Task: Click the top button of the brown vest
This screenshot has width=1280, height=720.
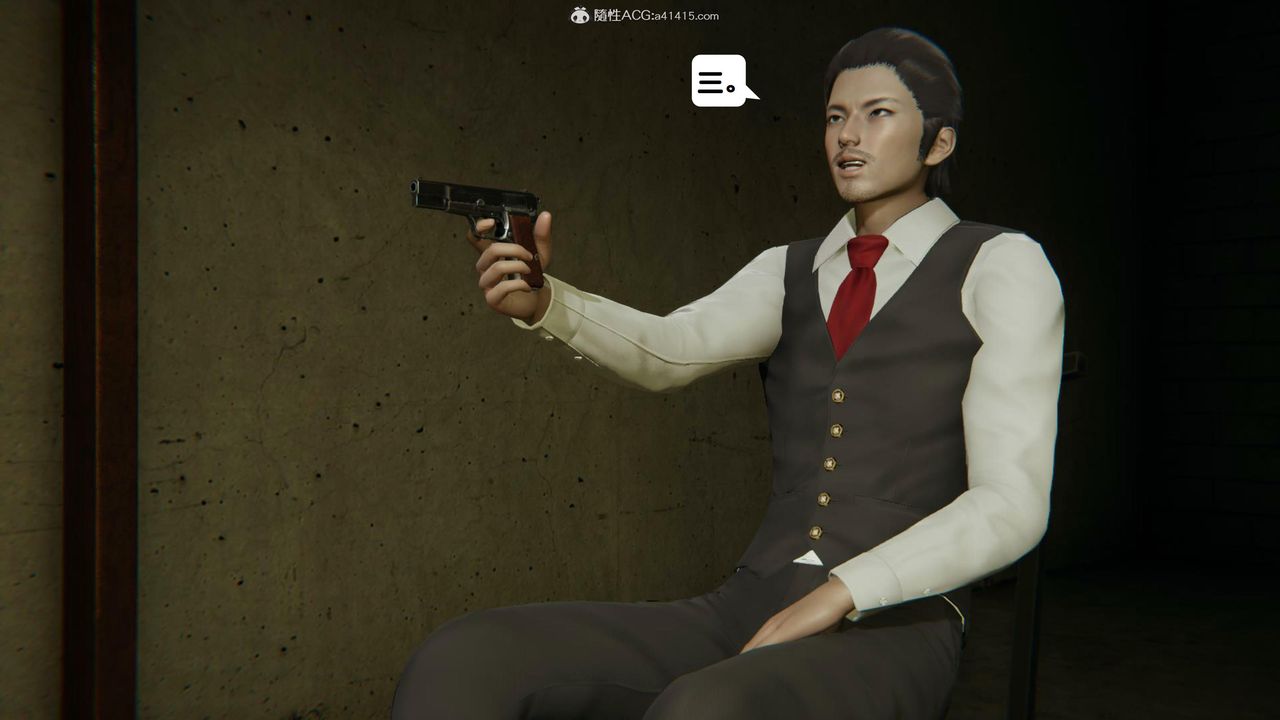Action: (838, 396)
